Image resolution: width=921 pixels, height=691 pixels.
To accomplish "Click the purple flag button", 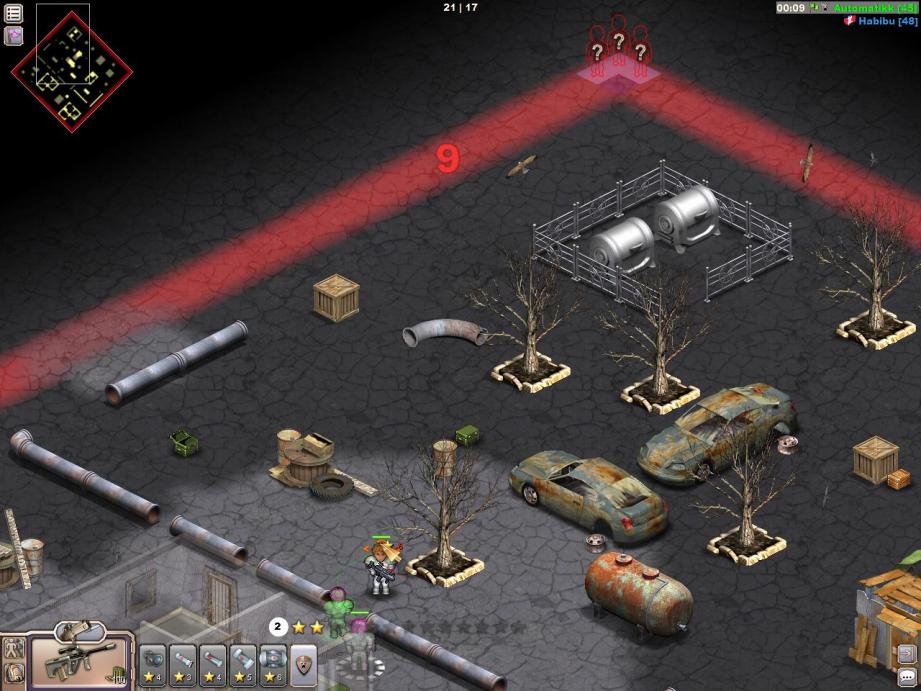I will point(14,36).
